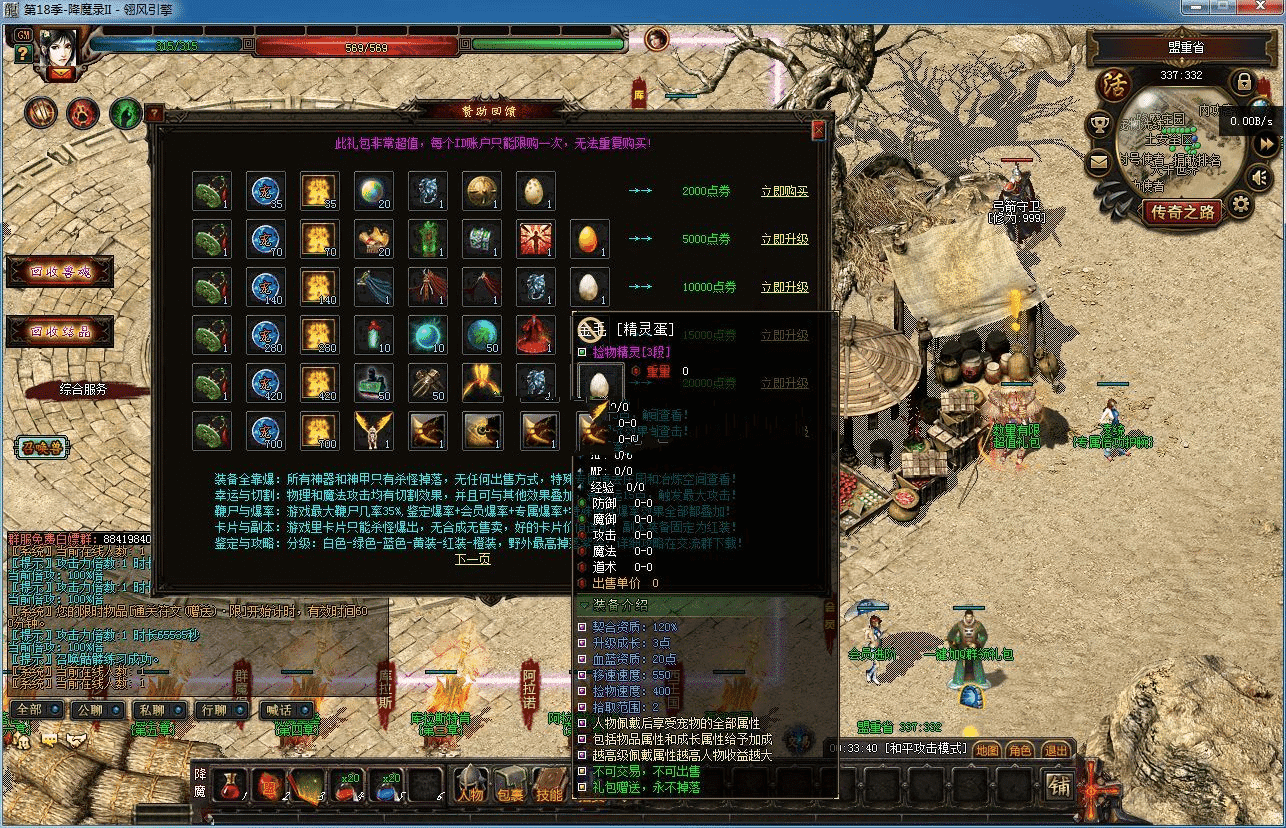Image resolution: width=1286 pixels, height=828 pixels.
Task: Show the 全部 all-chat channel
Action: (x=35, y=710)
